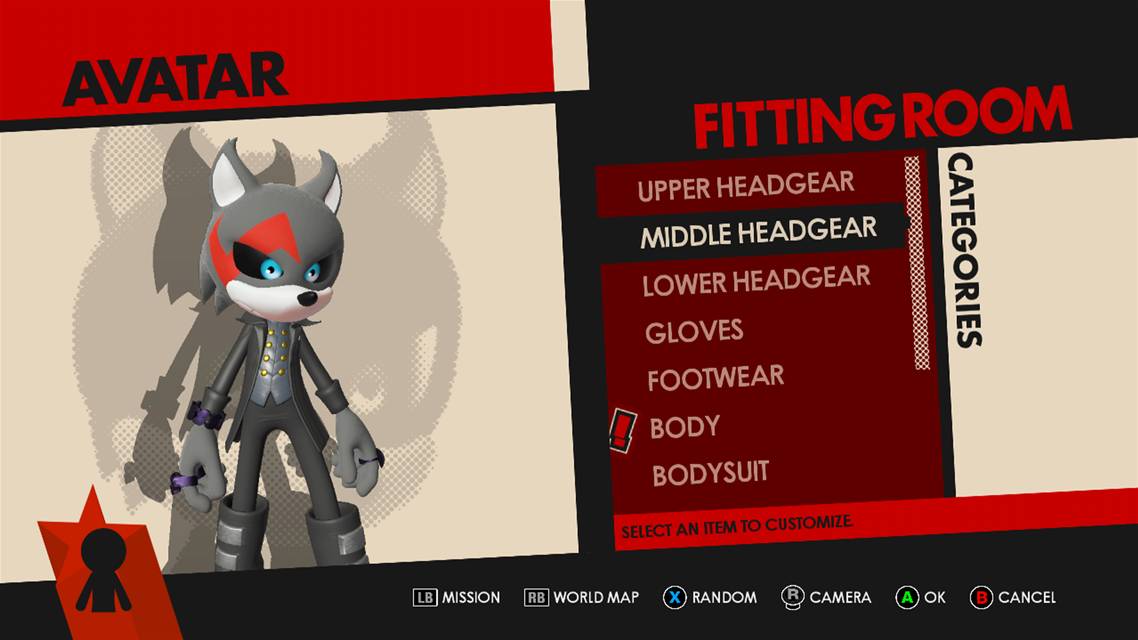
Task: Select the Gloves category
Action: (694, 331)
